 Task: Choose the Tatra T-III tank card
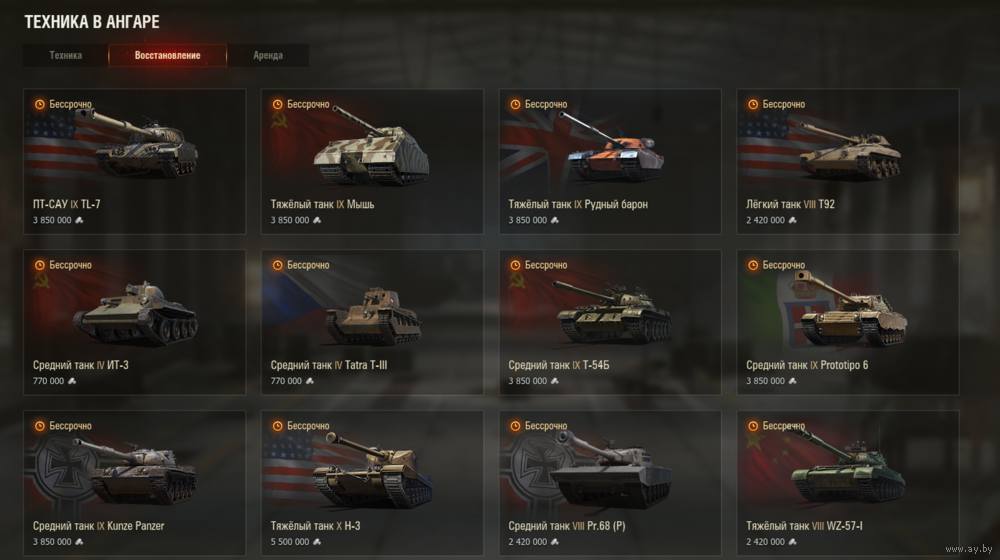372,322
